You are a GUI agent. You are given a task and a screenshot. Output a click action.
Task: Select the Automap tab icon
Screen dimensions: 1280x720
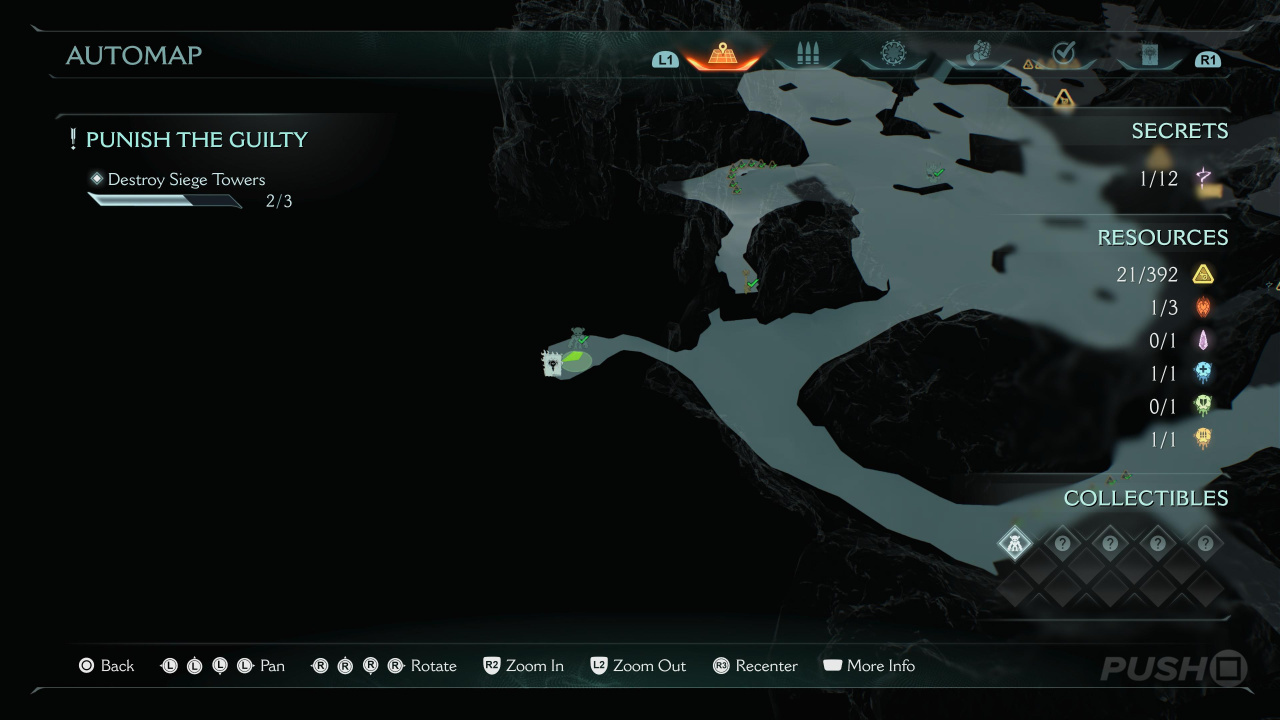(x=723, y=55)
